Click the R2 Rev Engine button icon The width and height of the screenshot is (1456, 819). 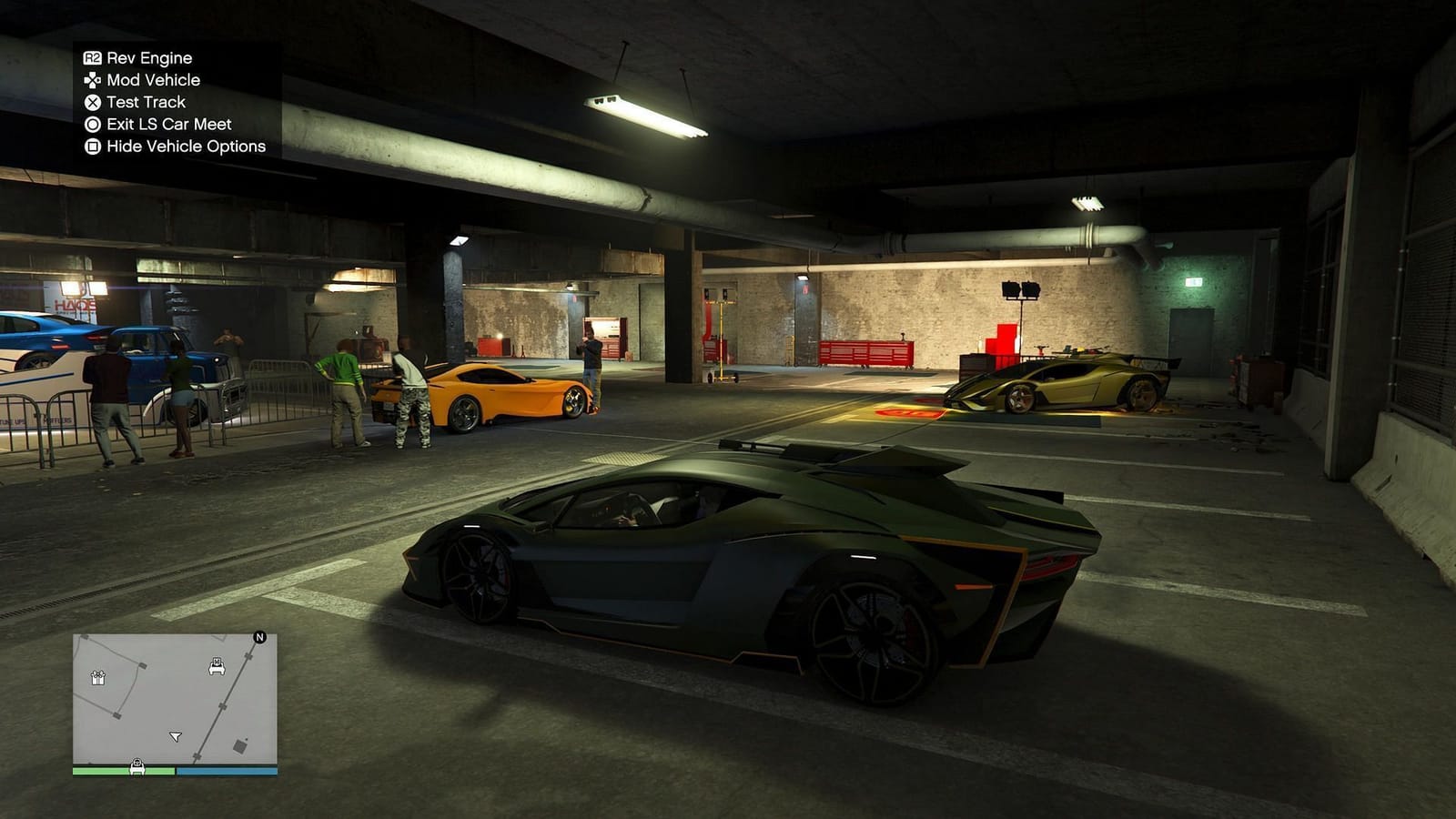[x=93, y=57]
